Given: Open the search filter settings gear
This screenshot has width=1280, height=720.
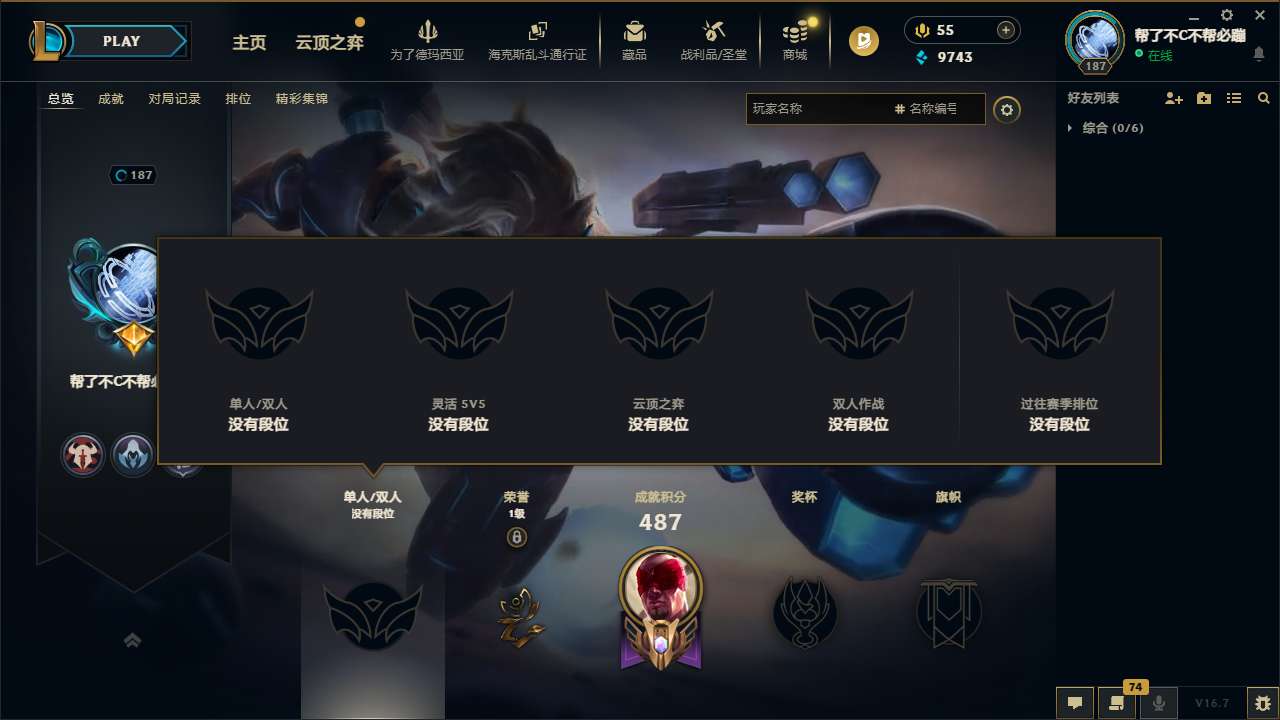Looking at the screenshot, I should (1007, 109).
